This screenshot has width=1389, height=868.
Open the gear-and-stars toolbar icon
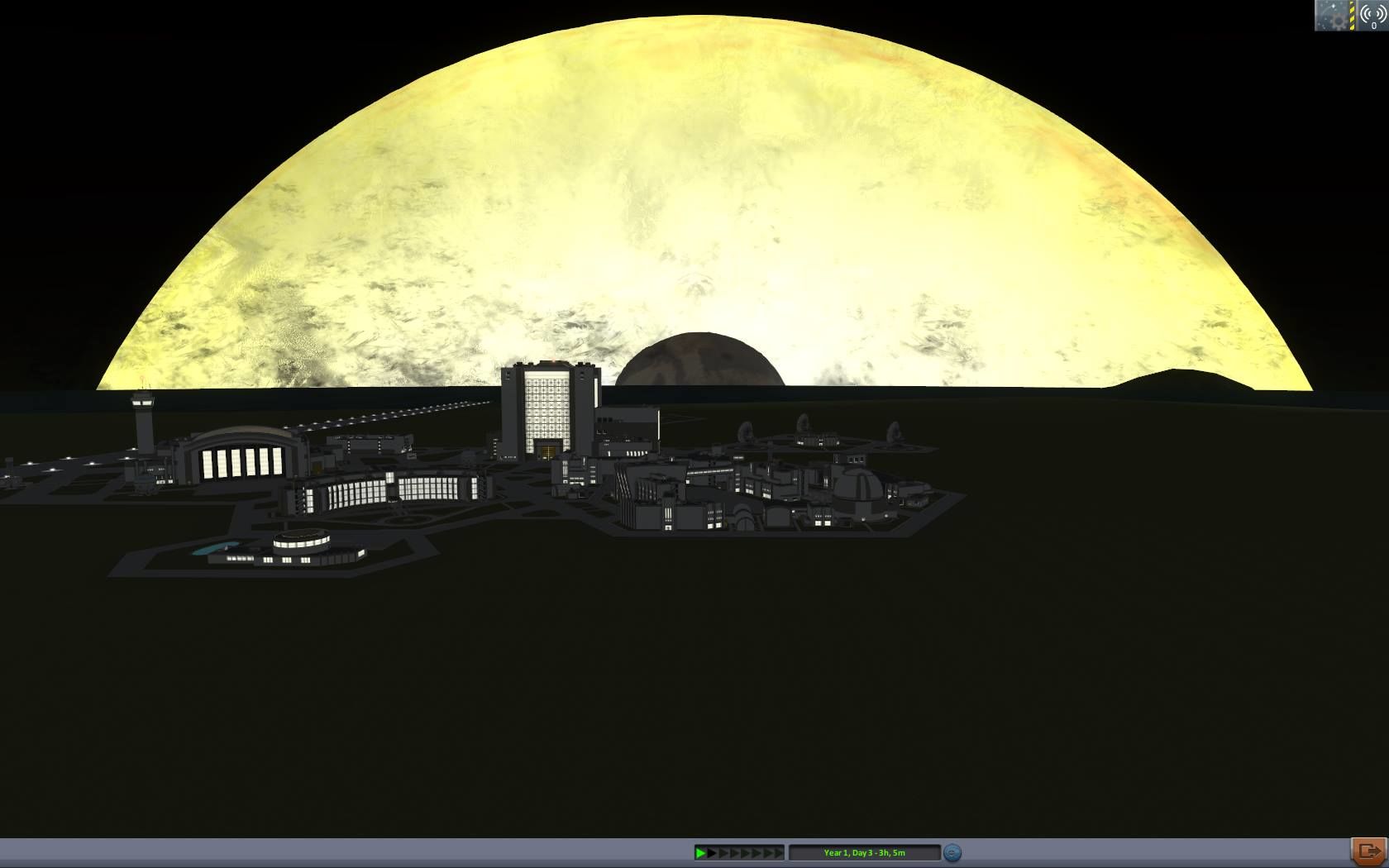(x=1332, y=16)
